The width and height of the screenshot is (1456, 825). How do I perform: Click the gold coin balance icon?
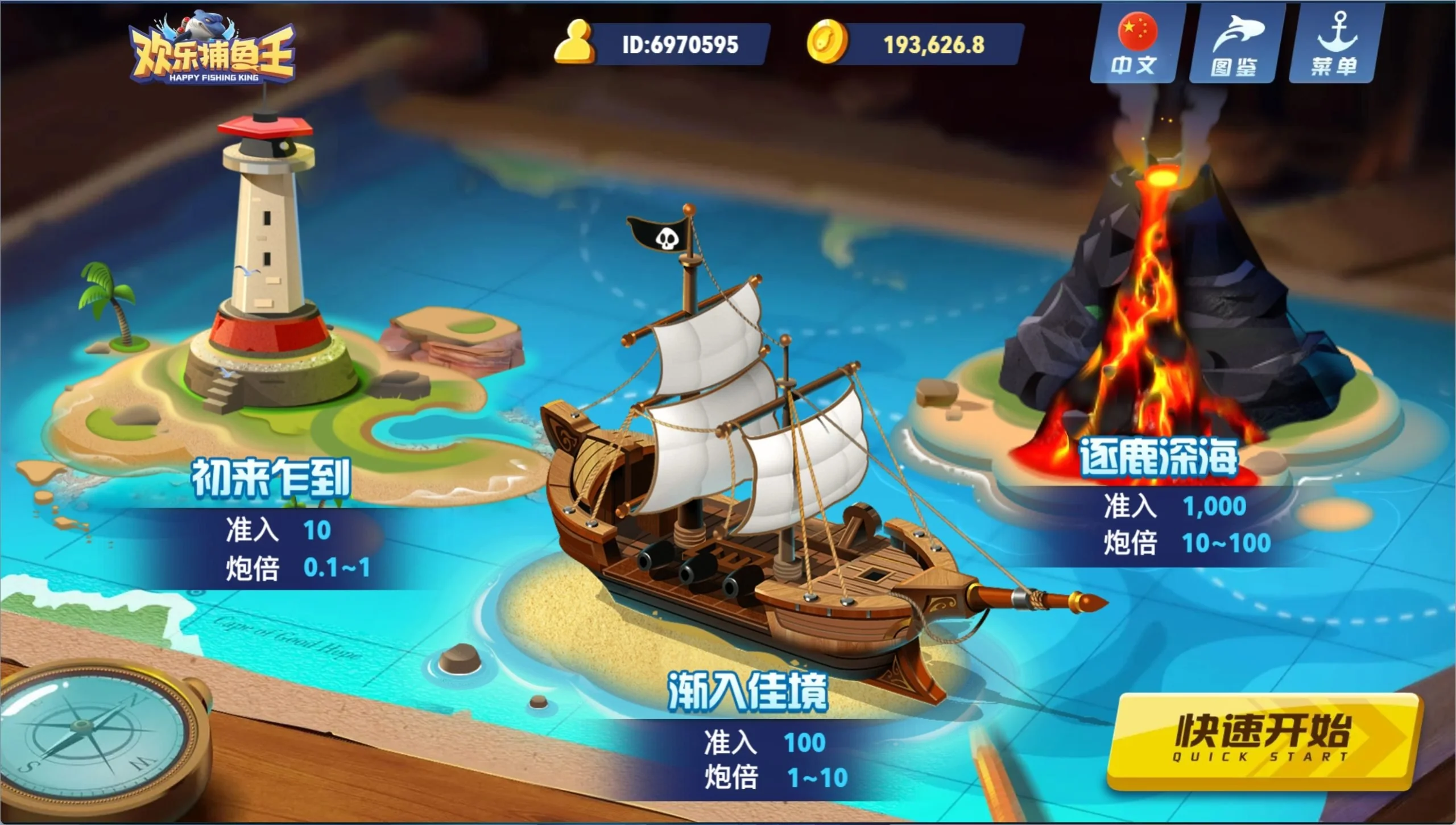coord(827,42)
